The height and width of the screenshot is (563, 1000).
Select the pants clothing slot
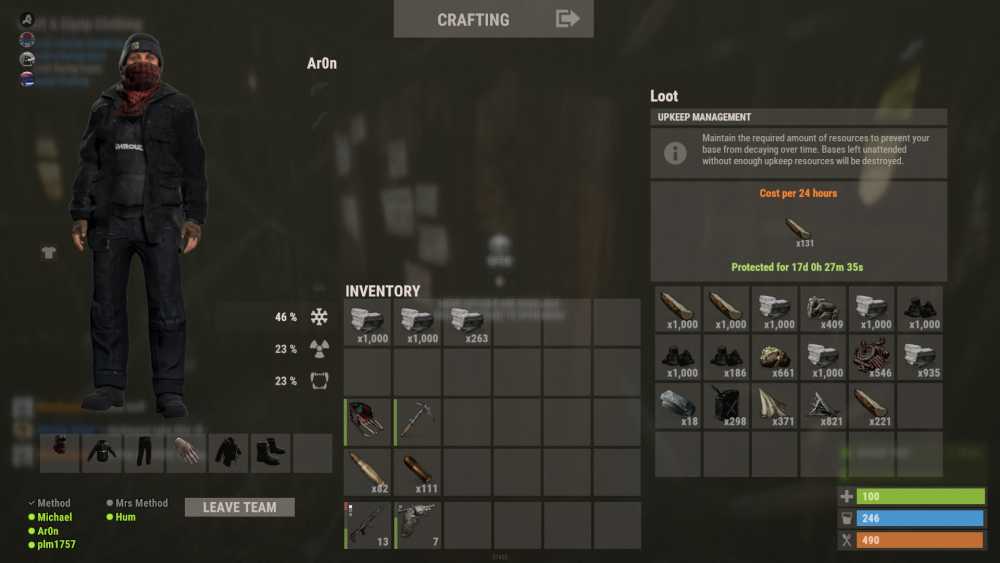[x=145, y=452]
